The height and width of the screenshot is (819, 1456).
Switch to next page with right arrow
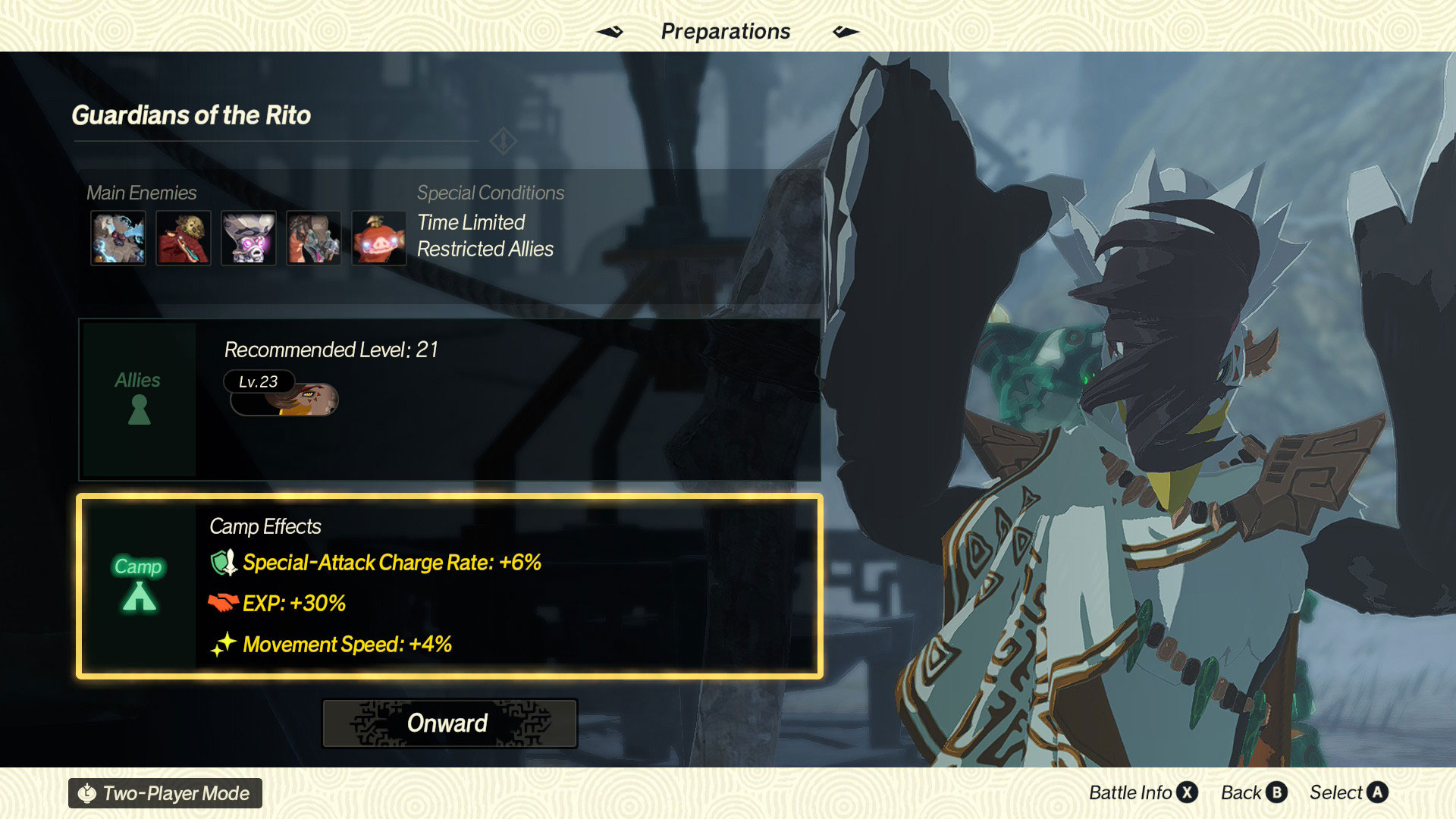[x=846, y=32]
